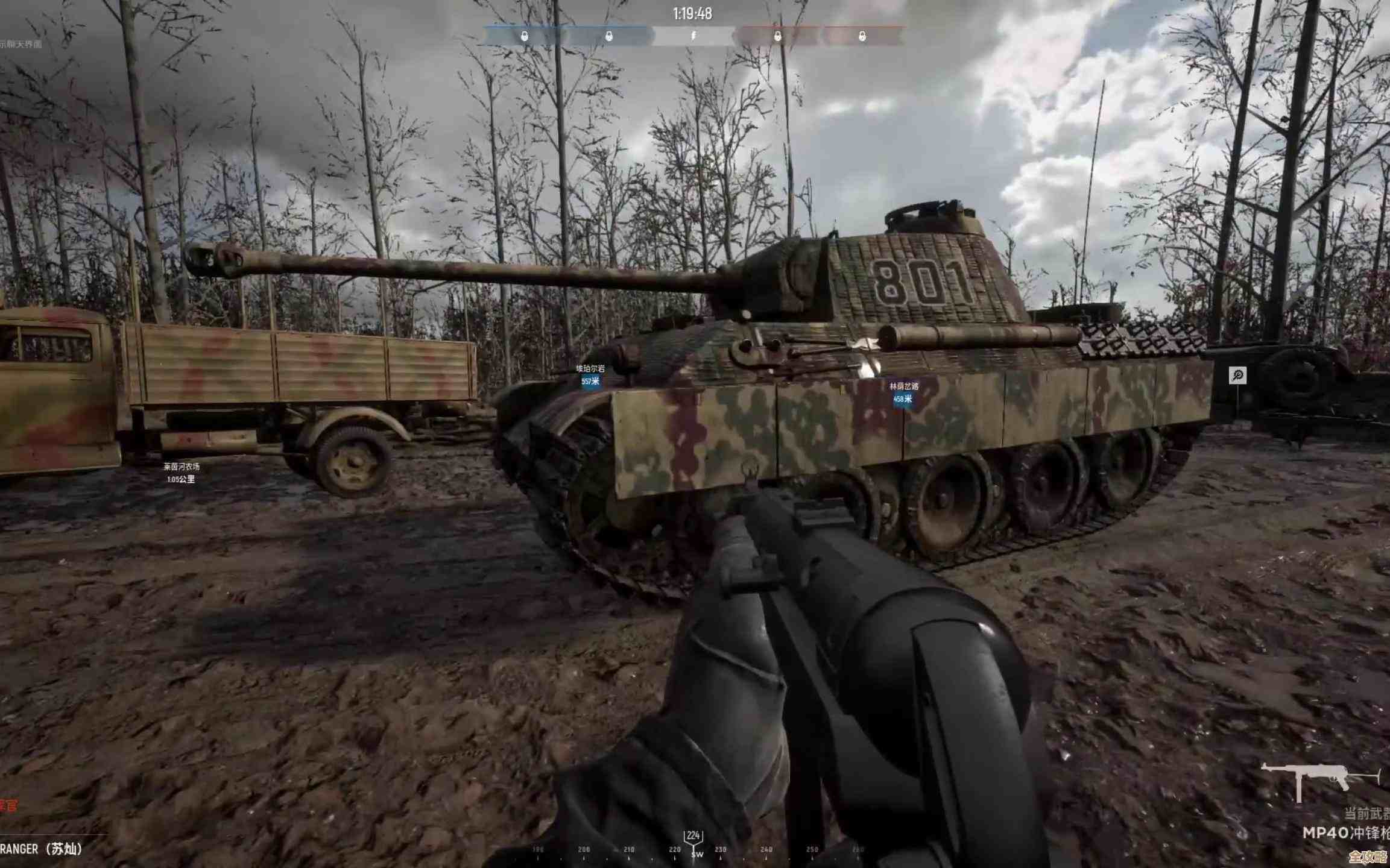1390x868 pixels.
Task: Select the 莱茵河农场 1.05公里 objective marker
Action: point(181,473)
